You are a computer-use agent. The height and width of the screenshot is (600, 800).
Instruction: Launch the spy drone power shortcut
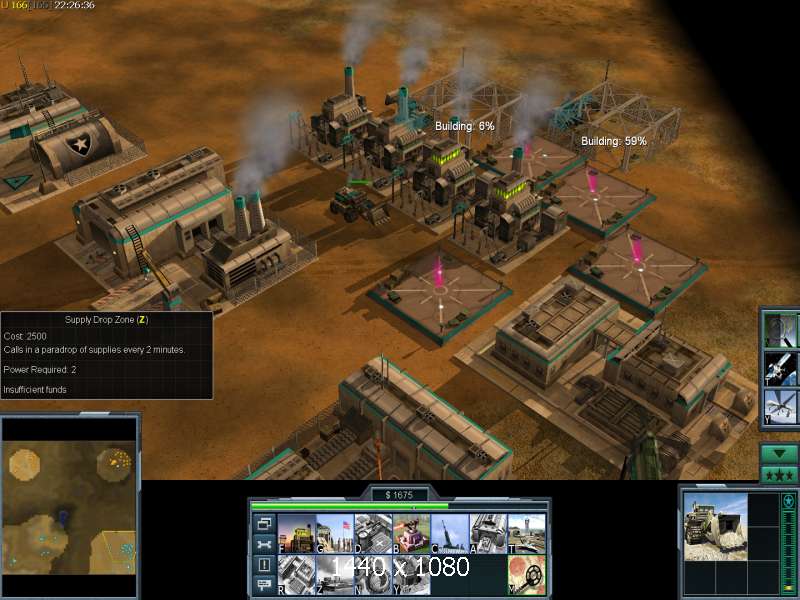click(x=780, y=407)
